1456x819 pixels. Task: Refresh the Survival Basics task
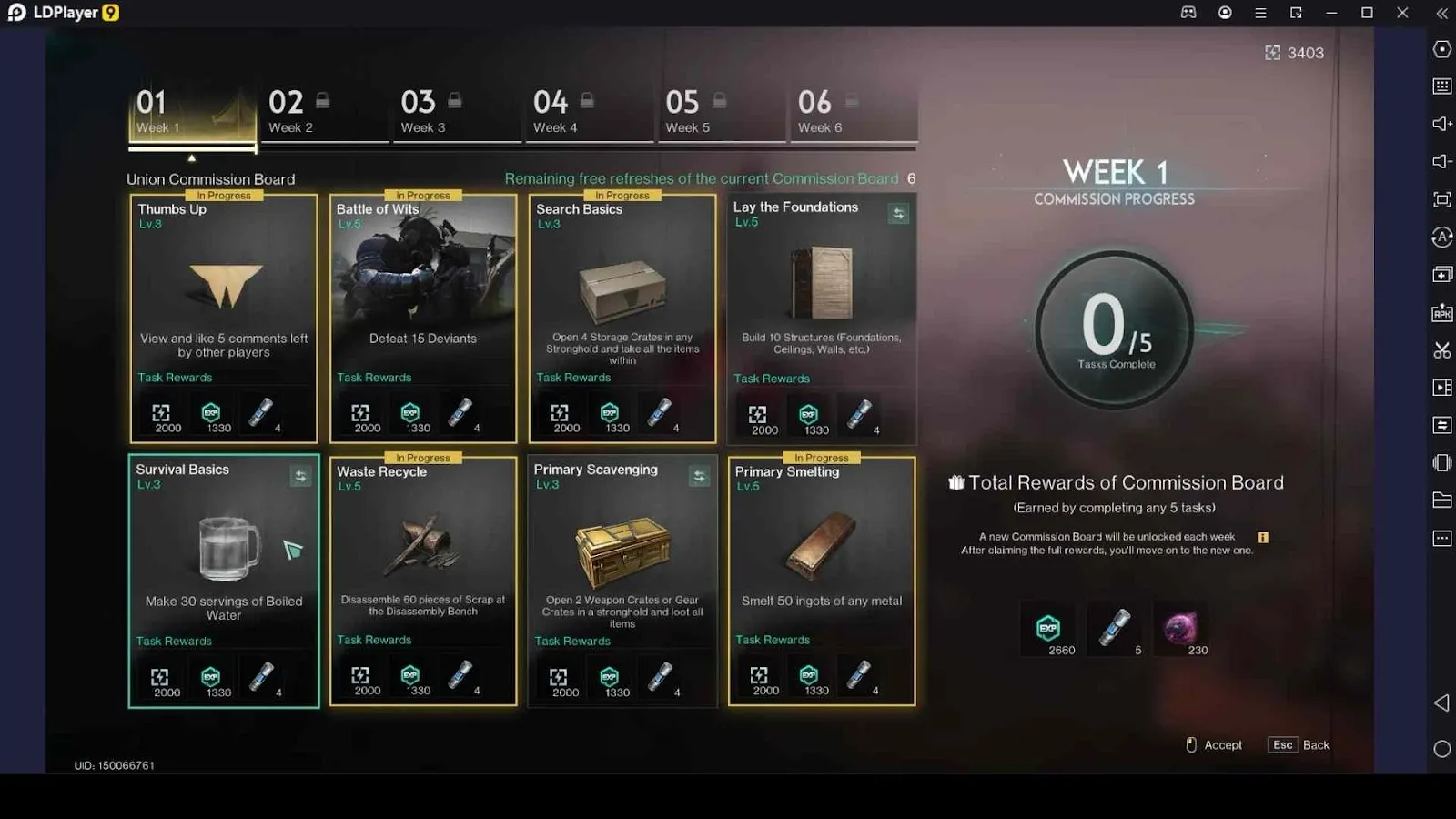[300, 476]
